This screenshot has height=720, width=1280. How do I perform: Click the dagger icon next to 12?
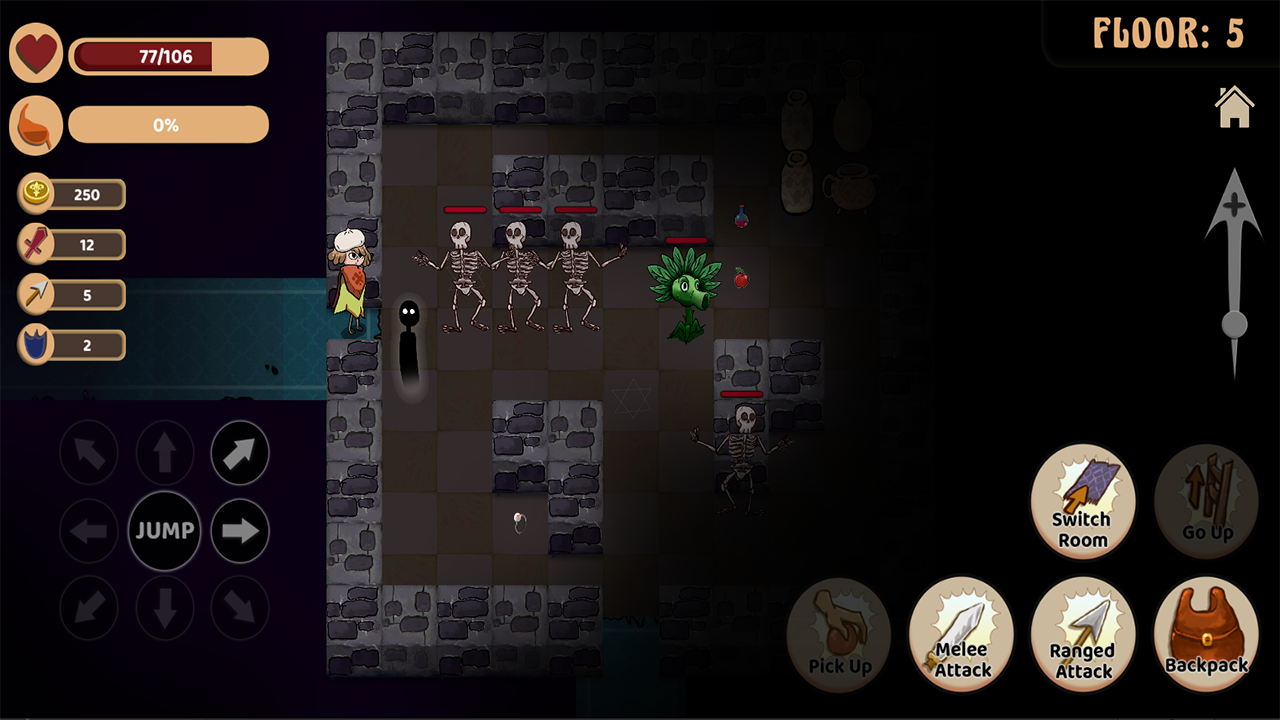point(35,244)
